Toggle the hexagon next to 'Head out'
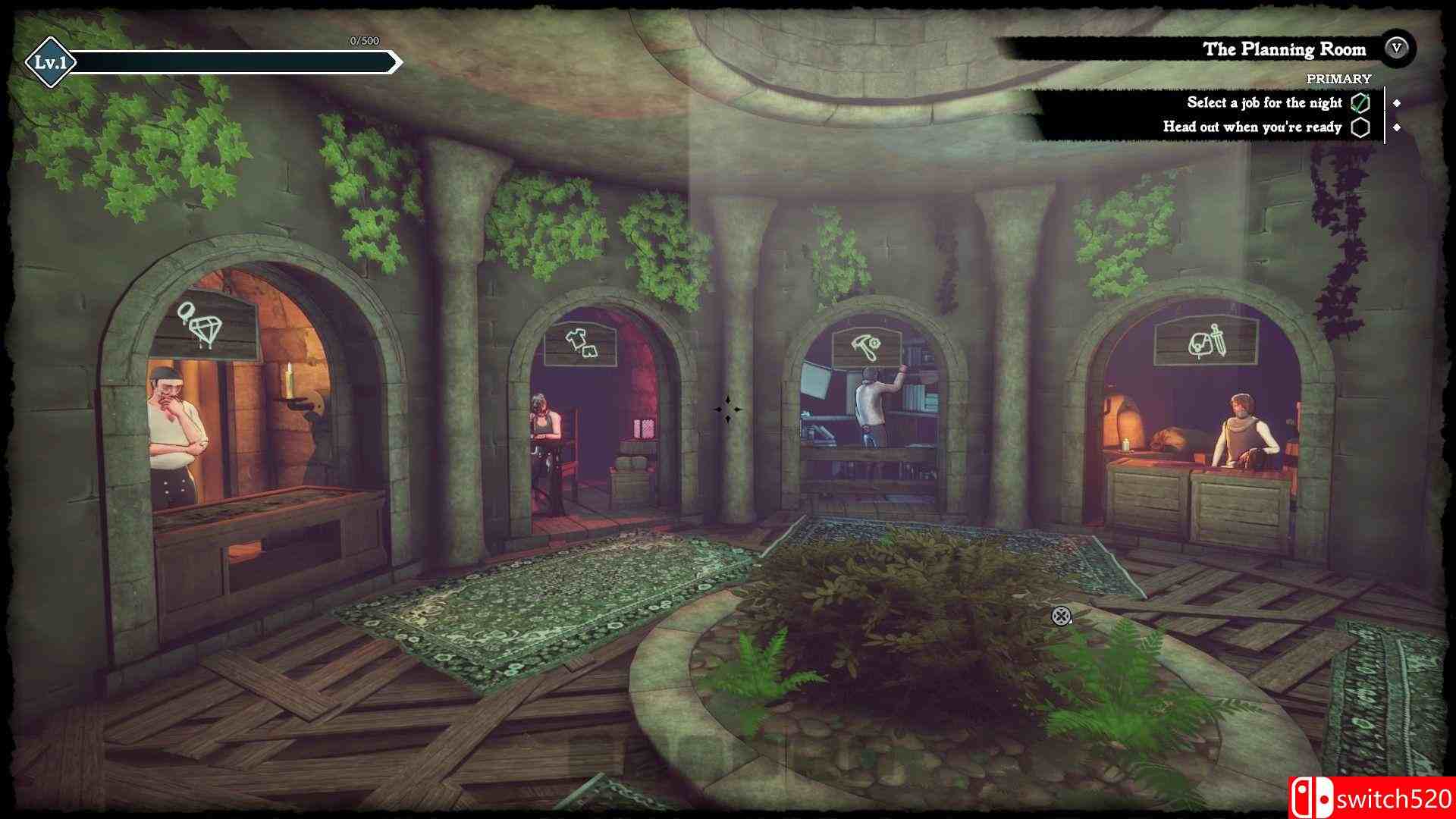Viewport: 1456px width, 819px height. (x=1361, y=128)
